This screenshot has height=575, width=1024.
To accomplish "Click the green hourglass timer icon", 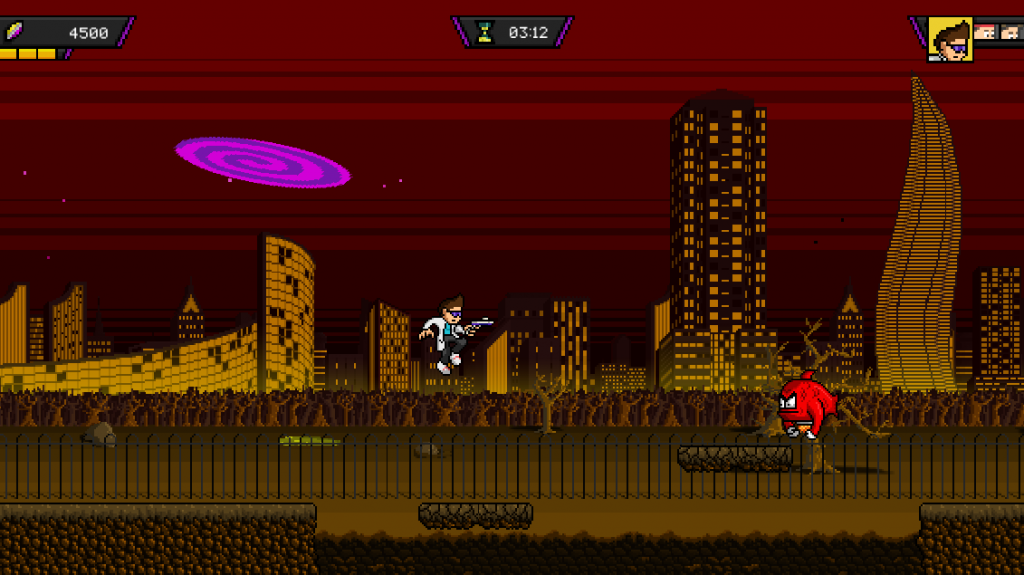I will [485, 32].
